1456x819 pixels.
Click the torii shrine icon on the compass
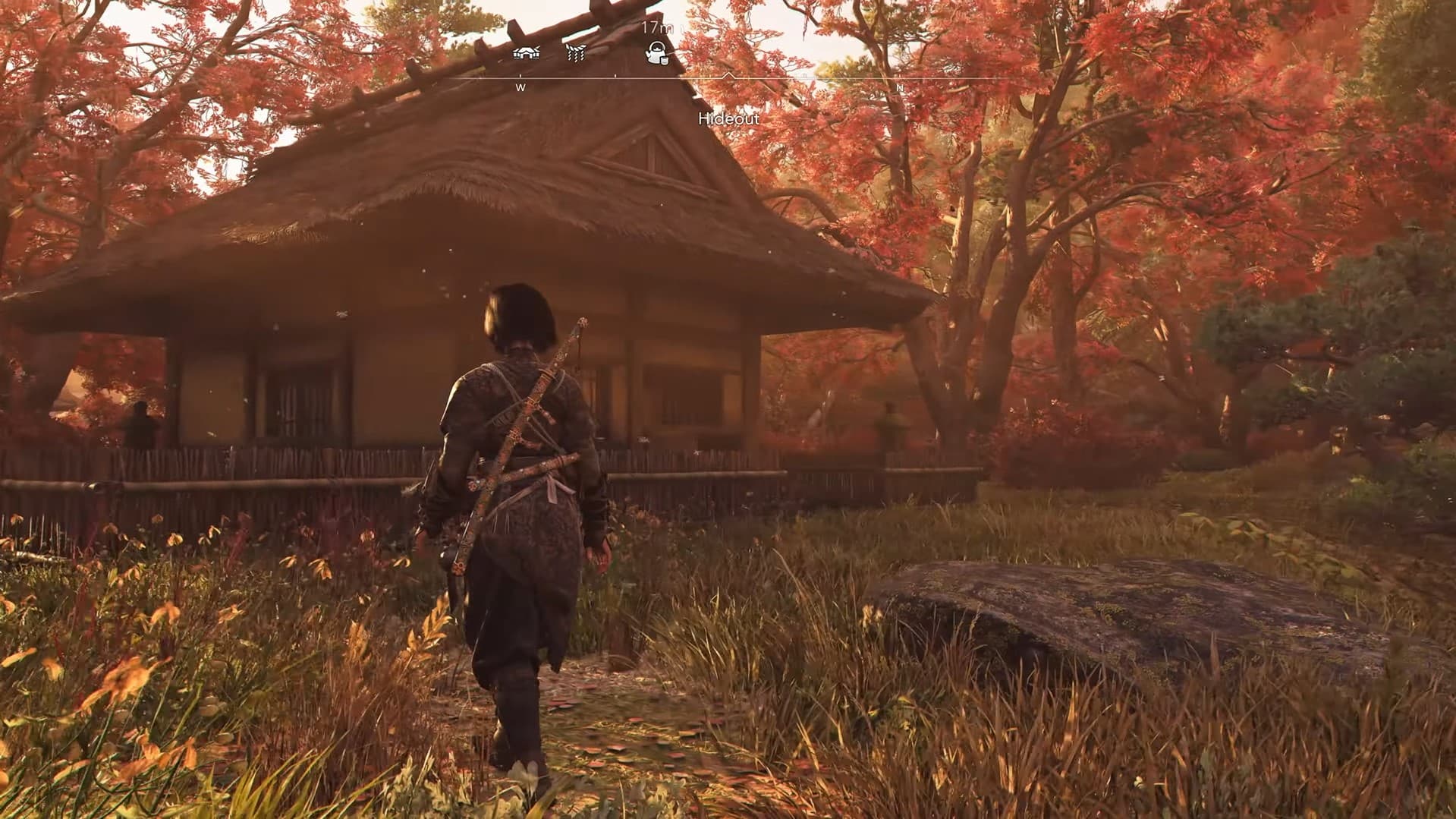[576, 52]
